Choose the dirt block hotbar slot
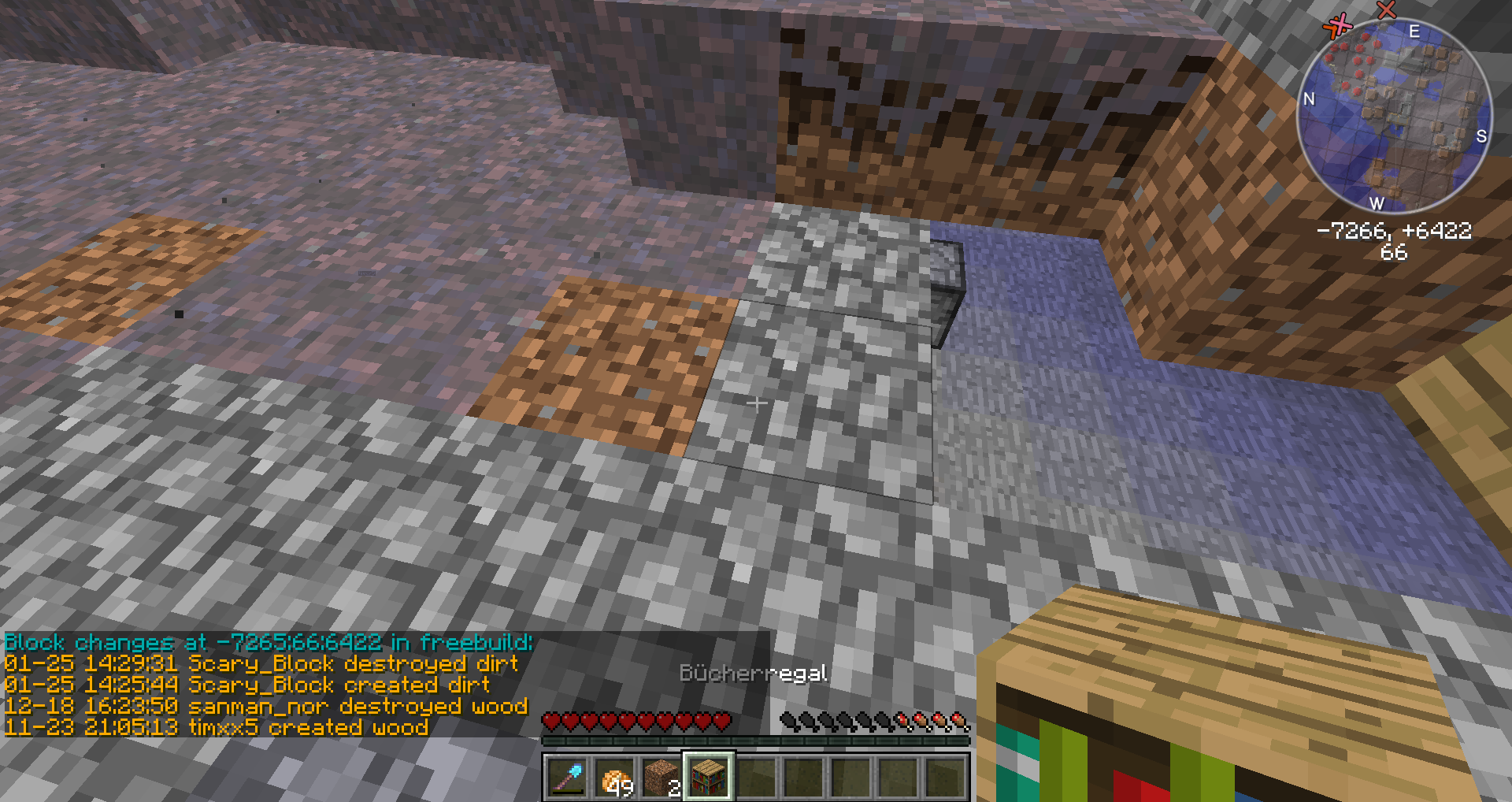Screen dimensions: 1512x802 point(661,776)
